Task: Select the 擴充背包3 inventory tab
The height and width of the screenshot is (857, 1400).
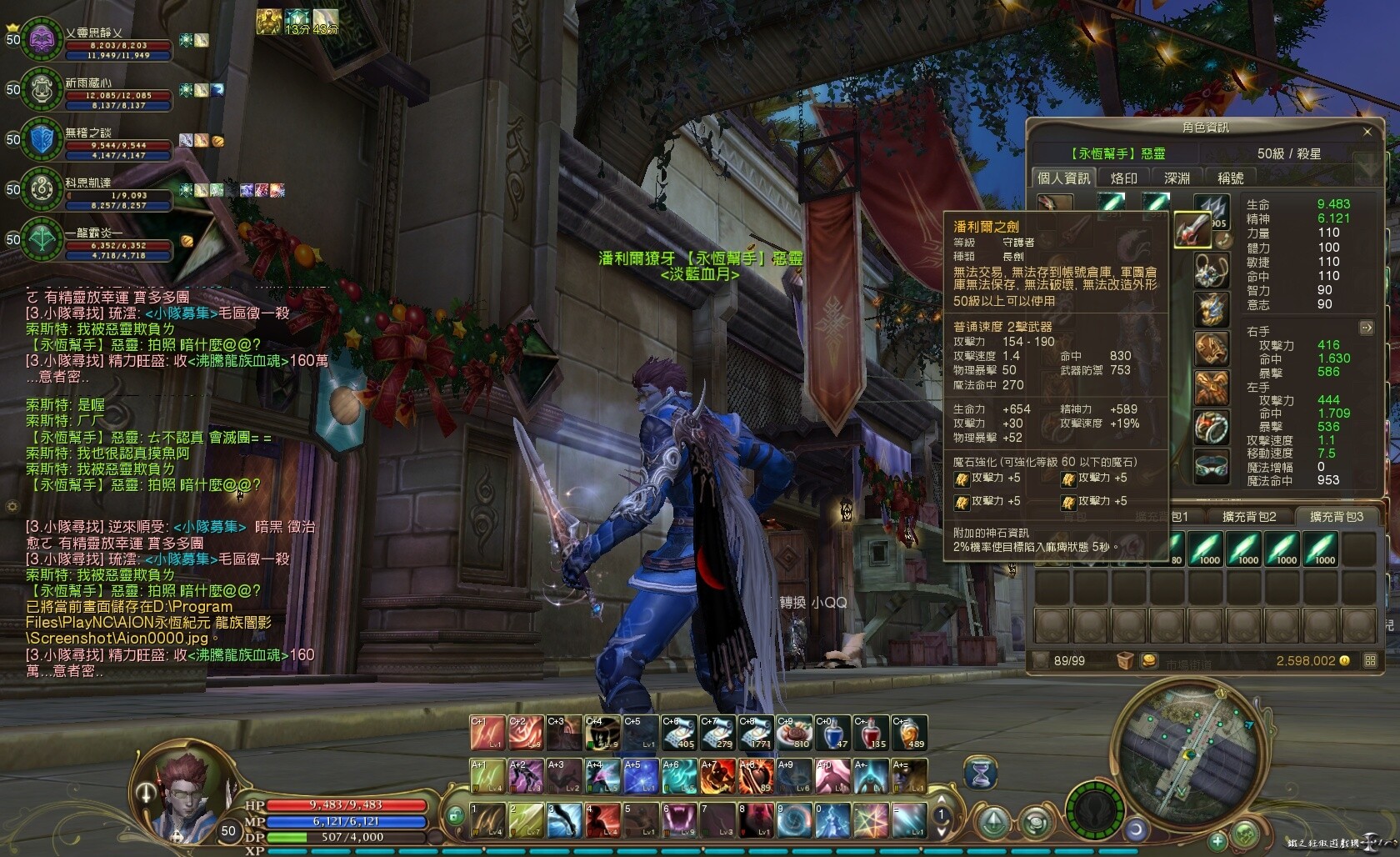Action: tap(1336, 517)
